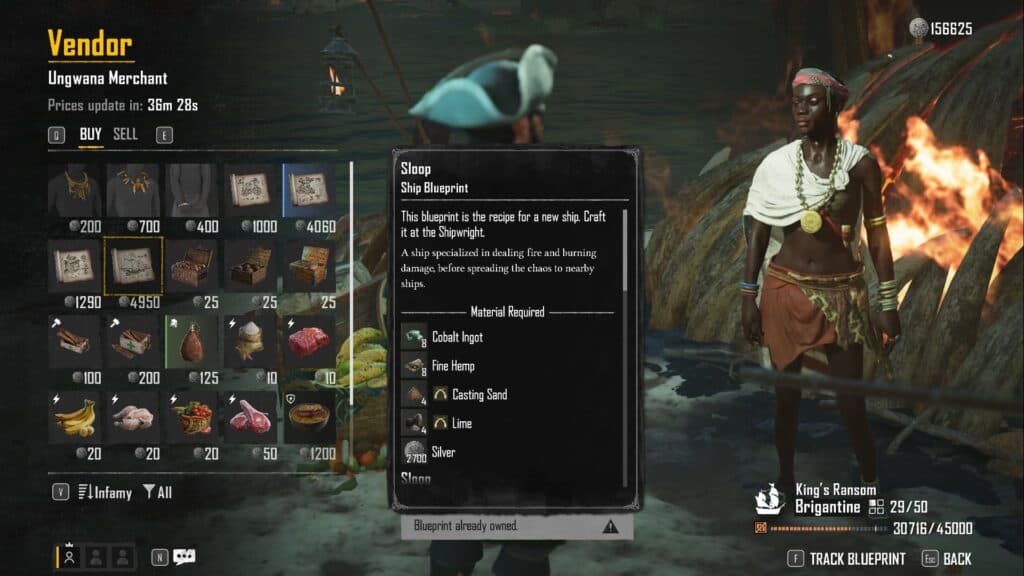Select the hanging cured meat priced 125
Viewport: 1024px width, 576px height.
[192, 341]
